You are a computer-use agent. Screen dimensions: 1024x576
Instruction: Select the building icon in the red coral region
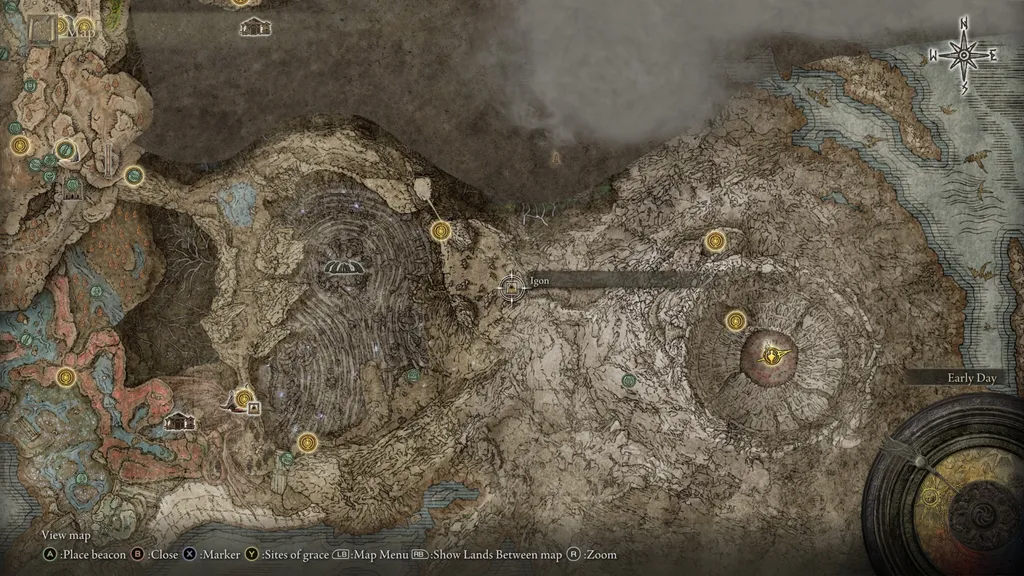[180, 421]
